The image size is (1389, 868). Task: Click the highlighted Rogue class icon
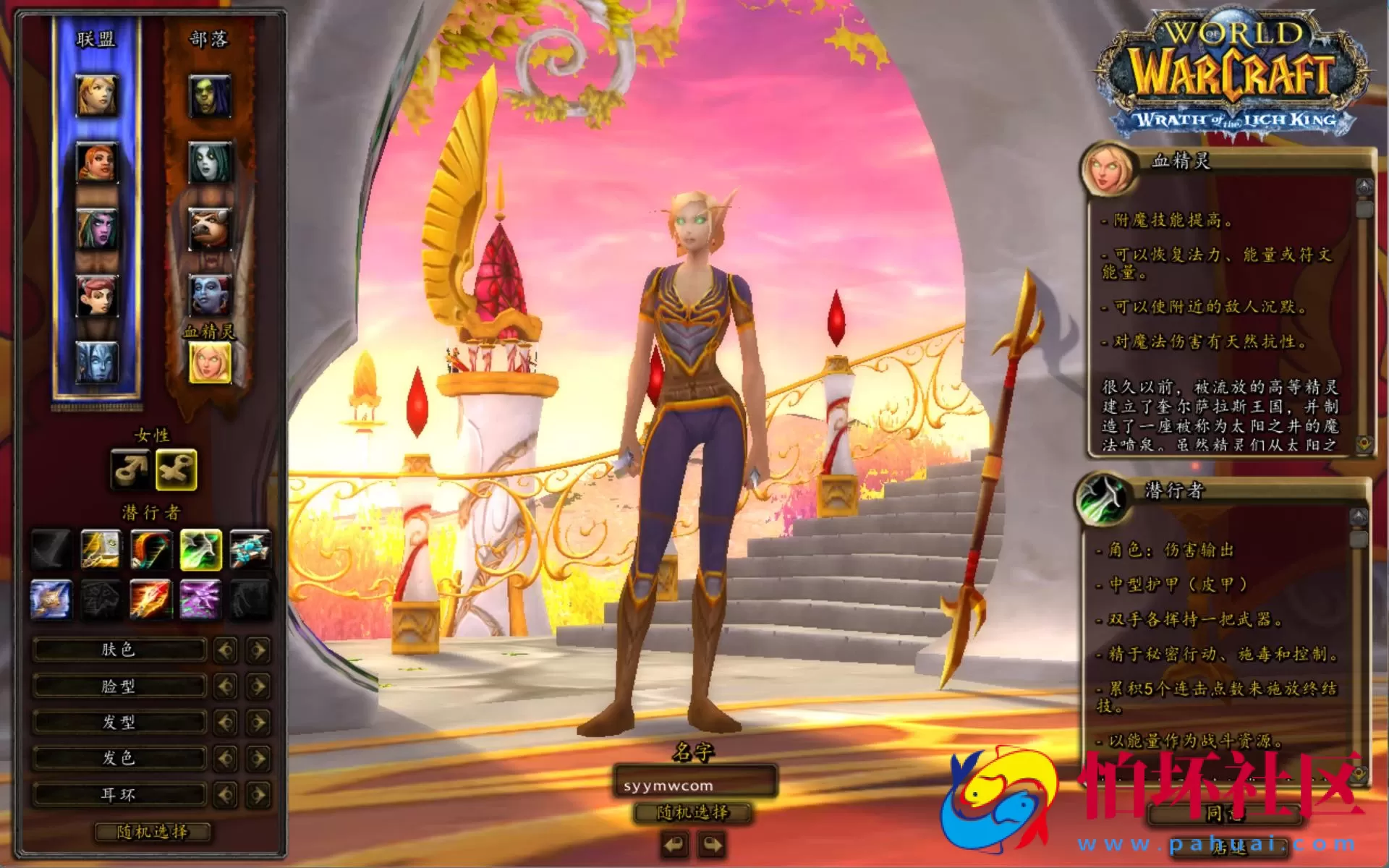point(200,548)
